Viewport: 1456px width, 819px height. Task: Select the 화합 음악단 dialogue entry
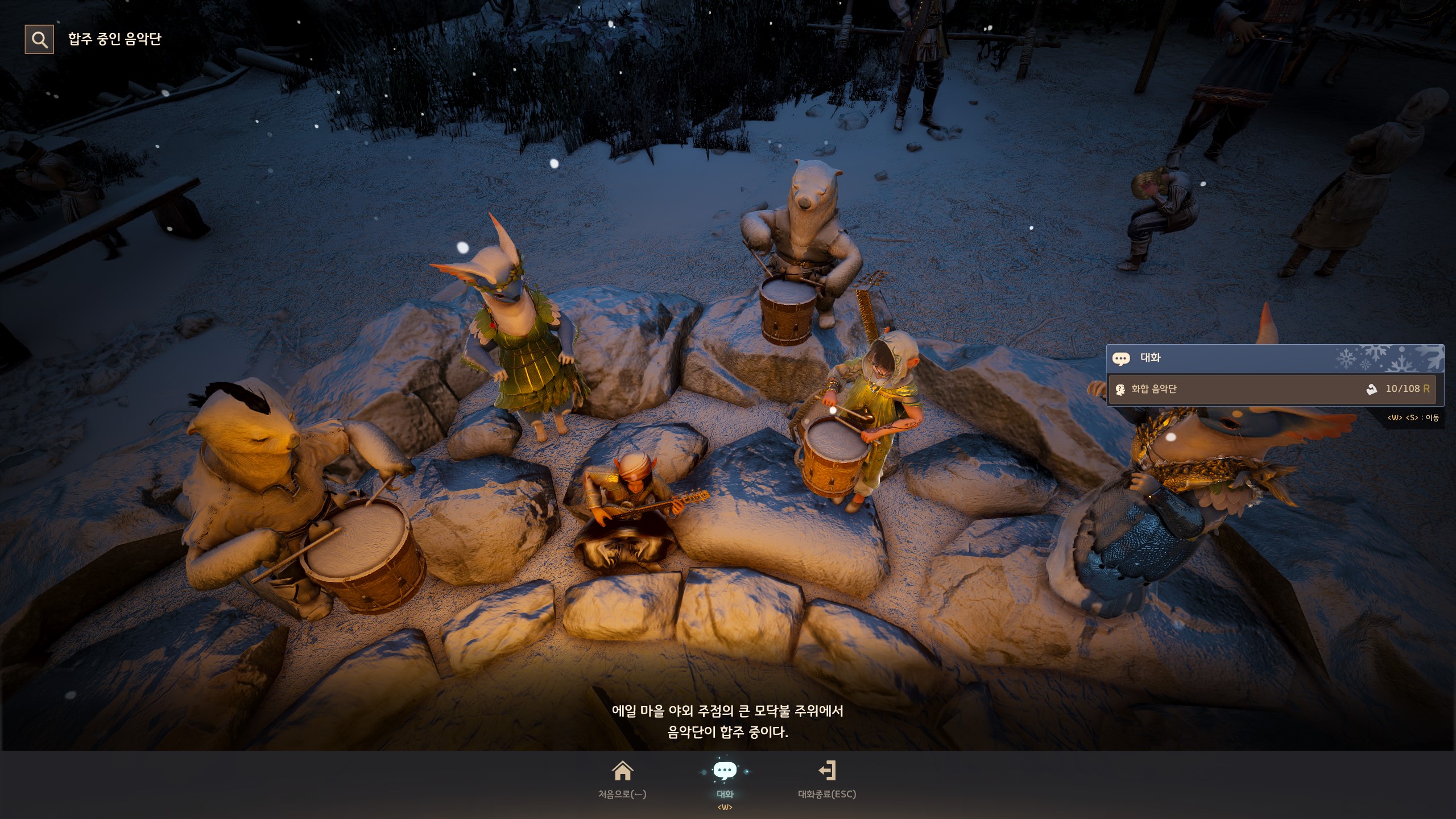[1271, 389]
